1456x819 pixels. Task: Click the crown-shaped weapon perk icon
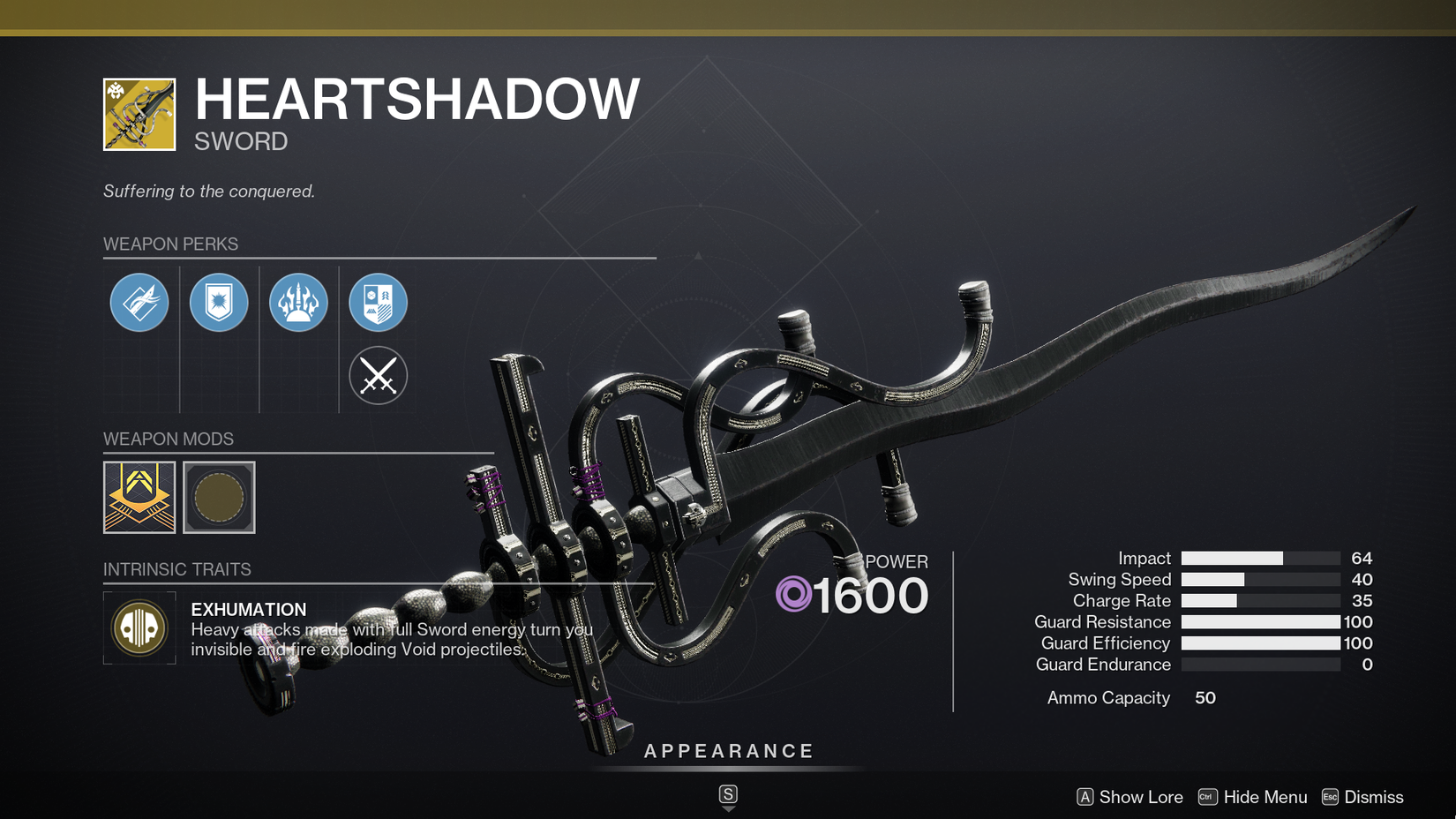(298, 302)
